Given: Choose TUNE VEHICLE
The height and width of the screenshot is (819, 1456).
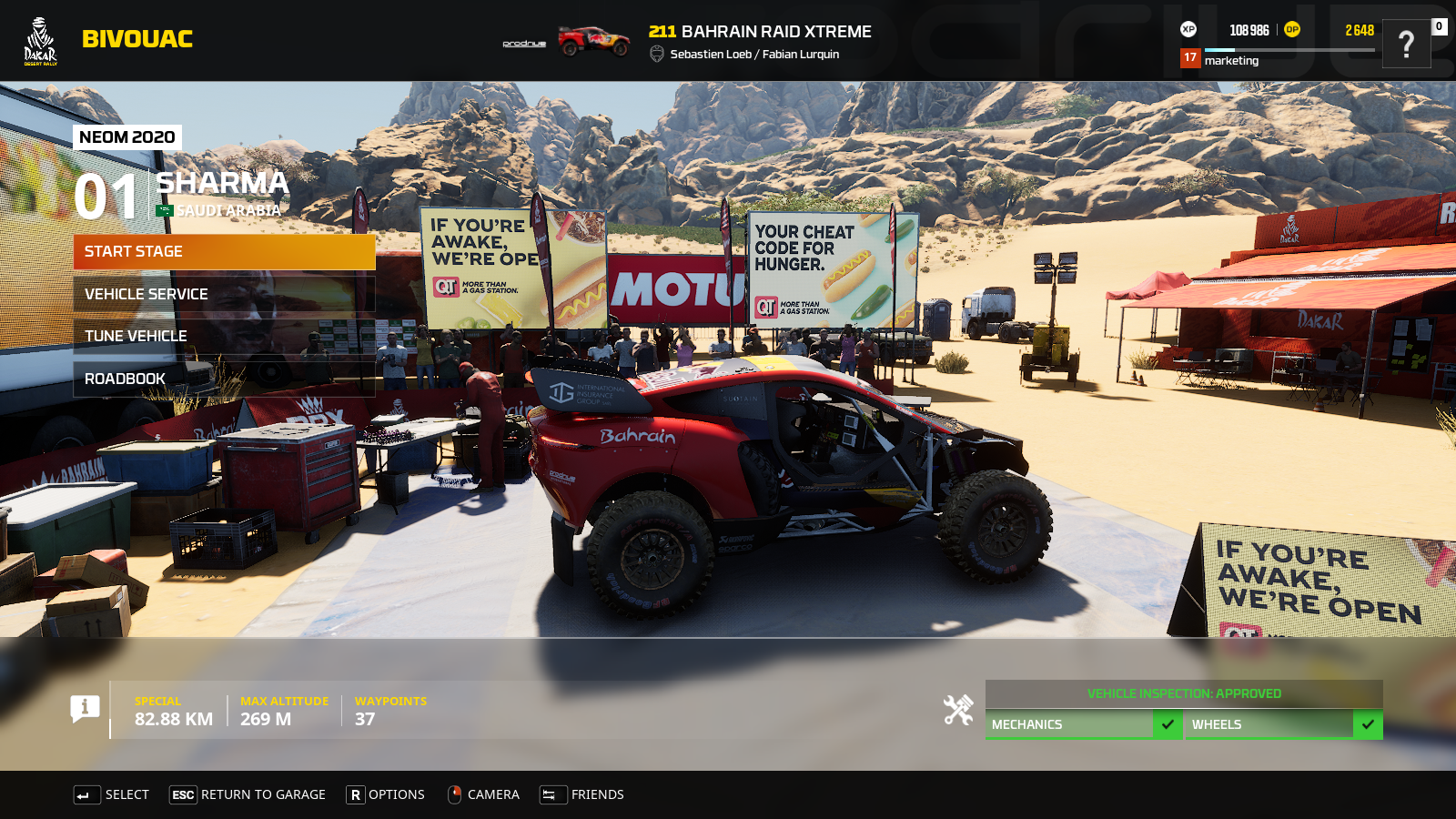Looking at the screenshot, I should [224, 336].
